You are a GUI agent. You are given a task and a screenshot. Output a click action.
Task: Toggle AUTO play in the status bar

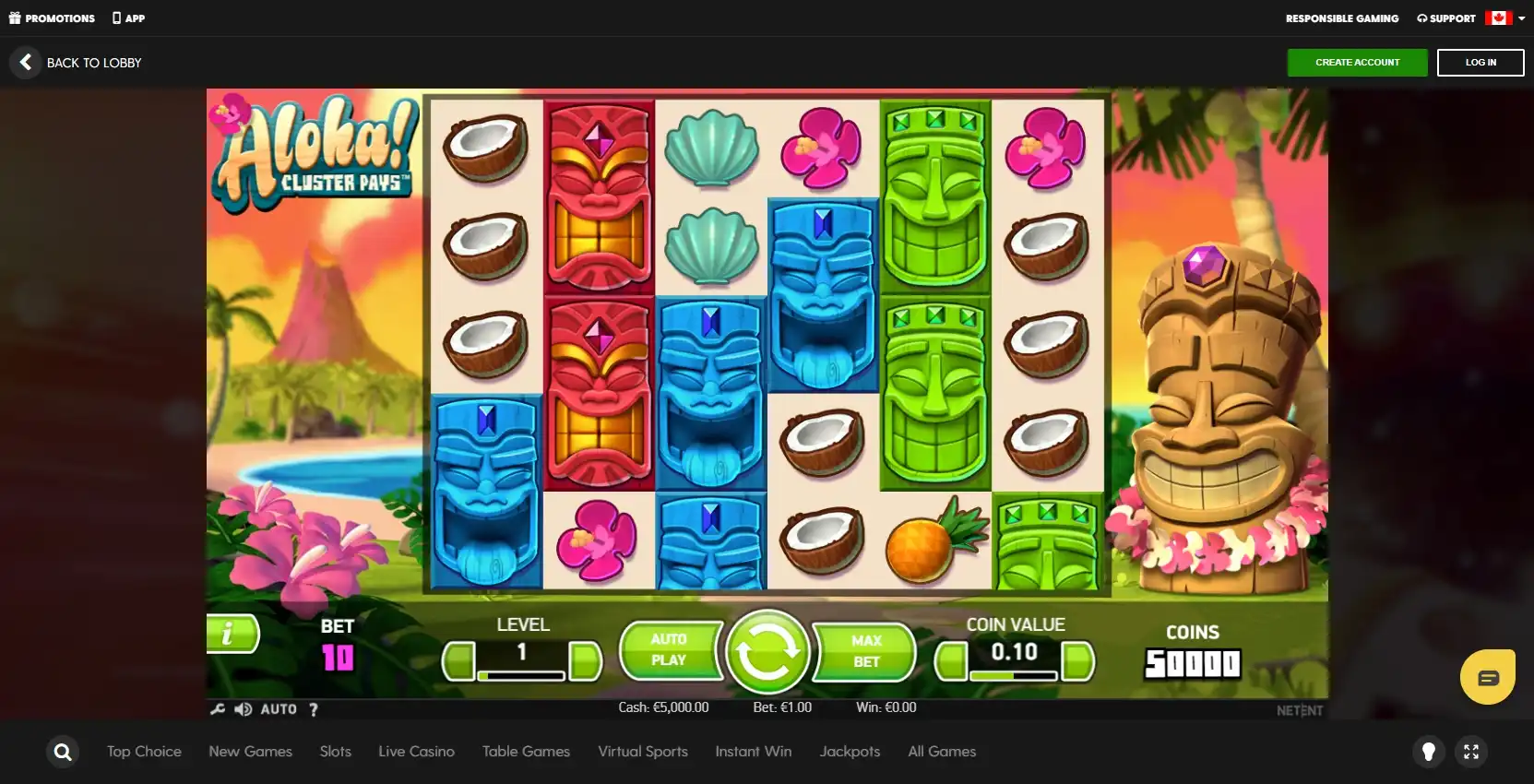tap(279, 708)
